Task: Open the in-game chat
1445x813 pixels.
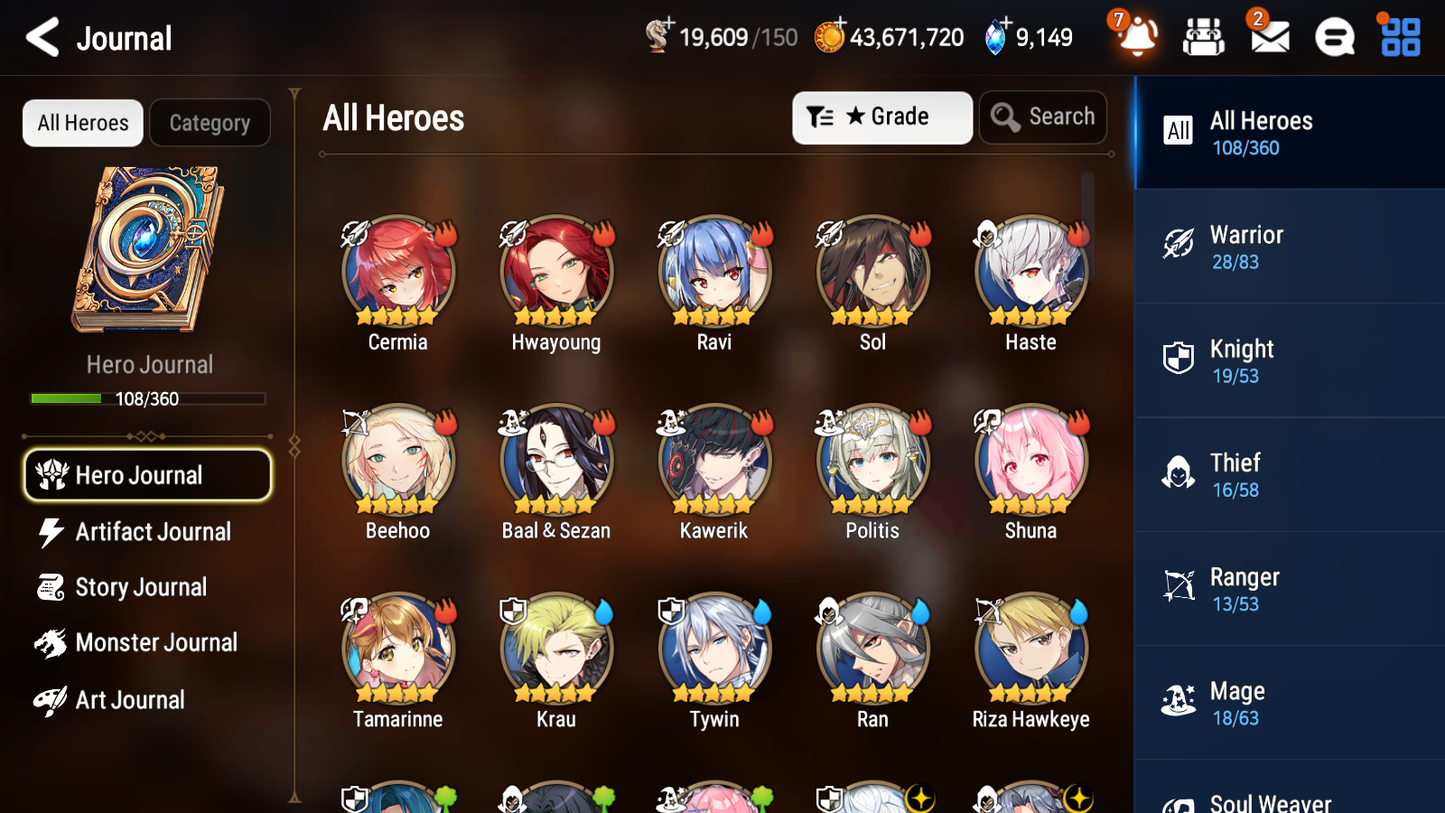Action: coord(1334,36)
